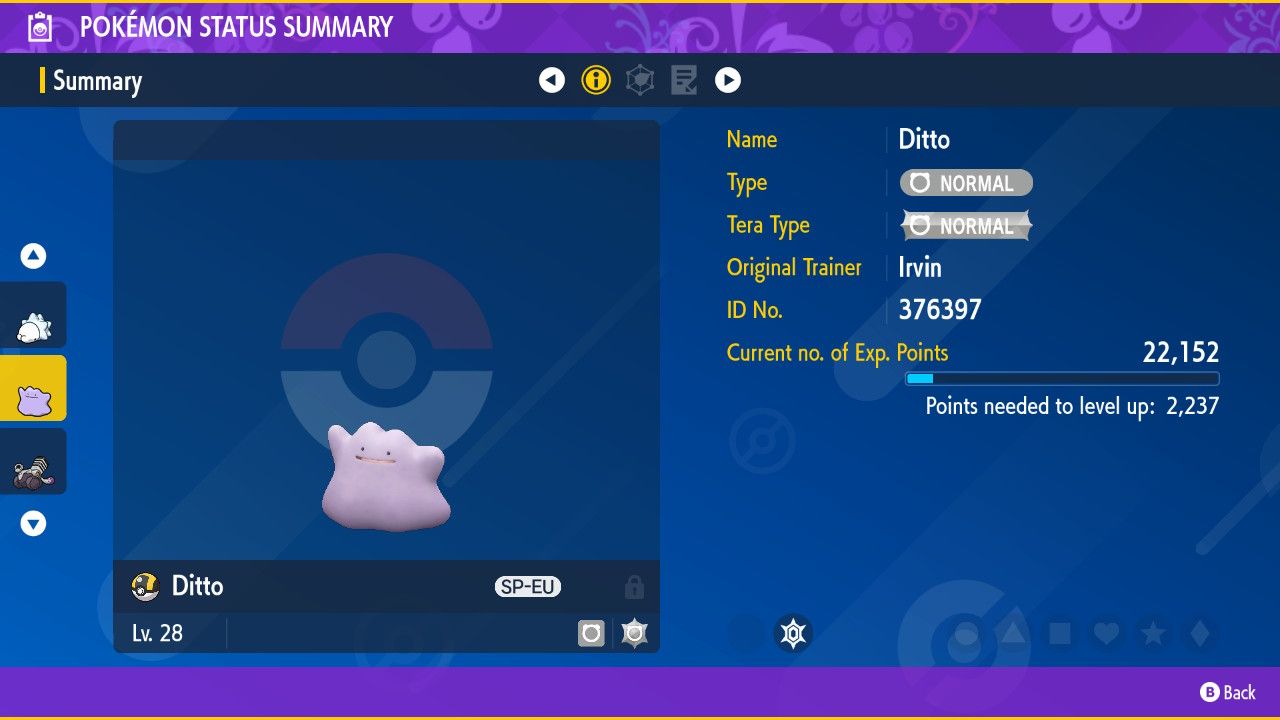Click the Poké Ball mark icon on the card
Viewport: 1280px width, 720px height.
[x=591, y=632]
